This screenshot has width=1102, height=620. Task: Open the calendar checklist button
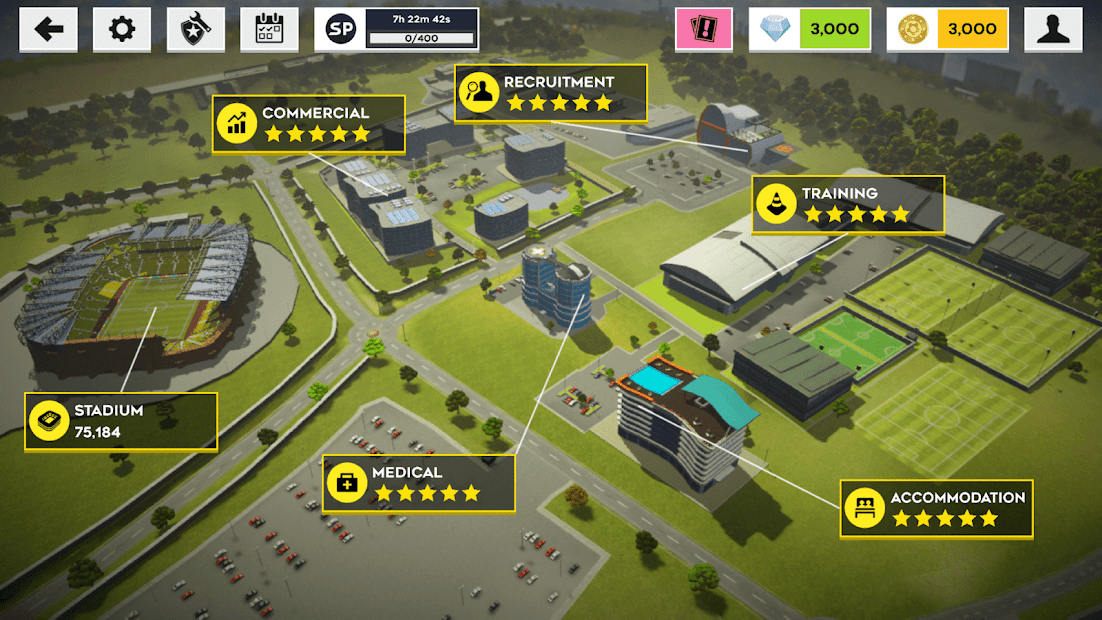point(269,29)
